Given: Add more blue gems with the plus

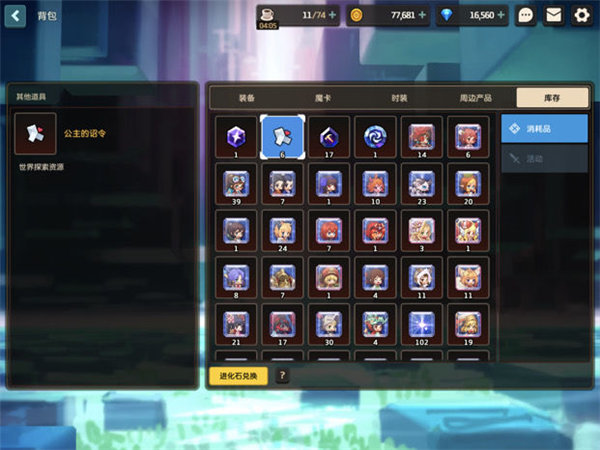Looking at the screenshot, I should 502,15.
